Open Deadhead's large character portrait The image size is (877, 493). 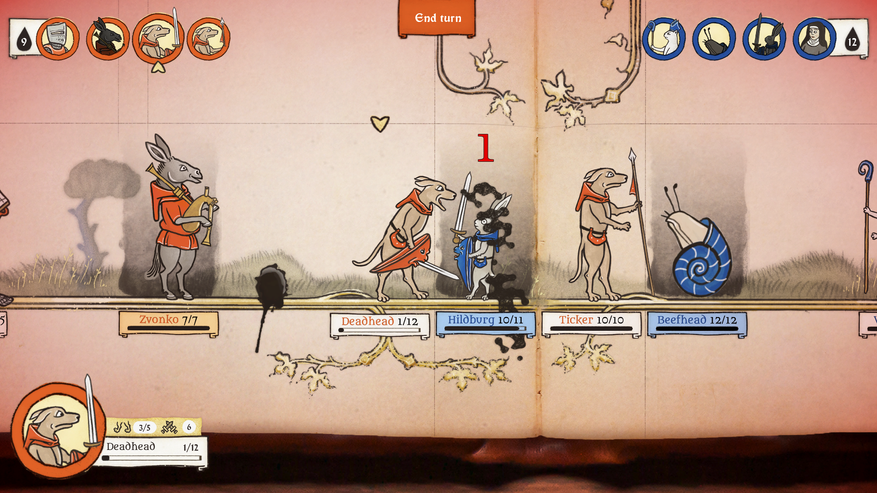57,430
